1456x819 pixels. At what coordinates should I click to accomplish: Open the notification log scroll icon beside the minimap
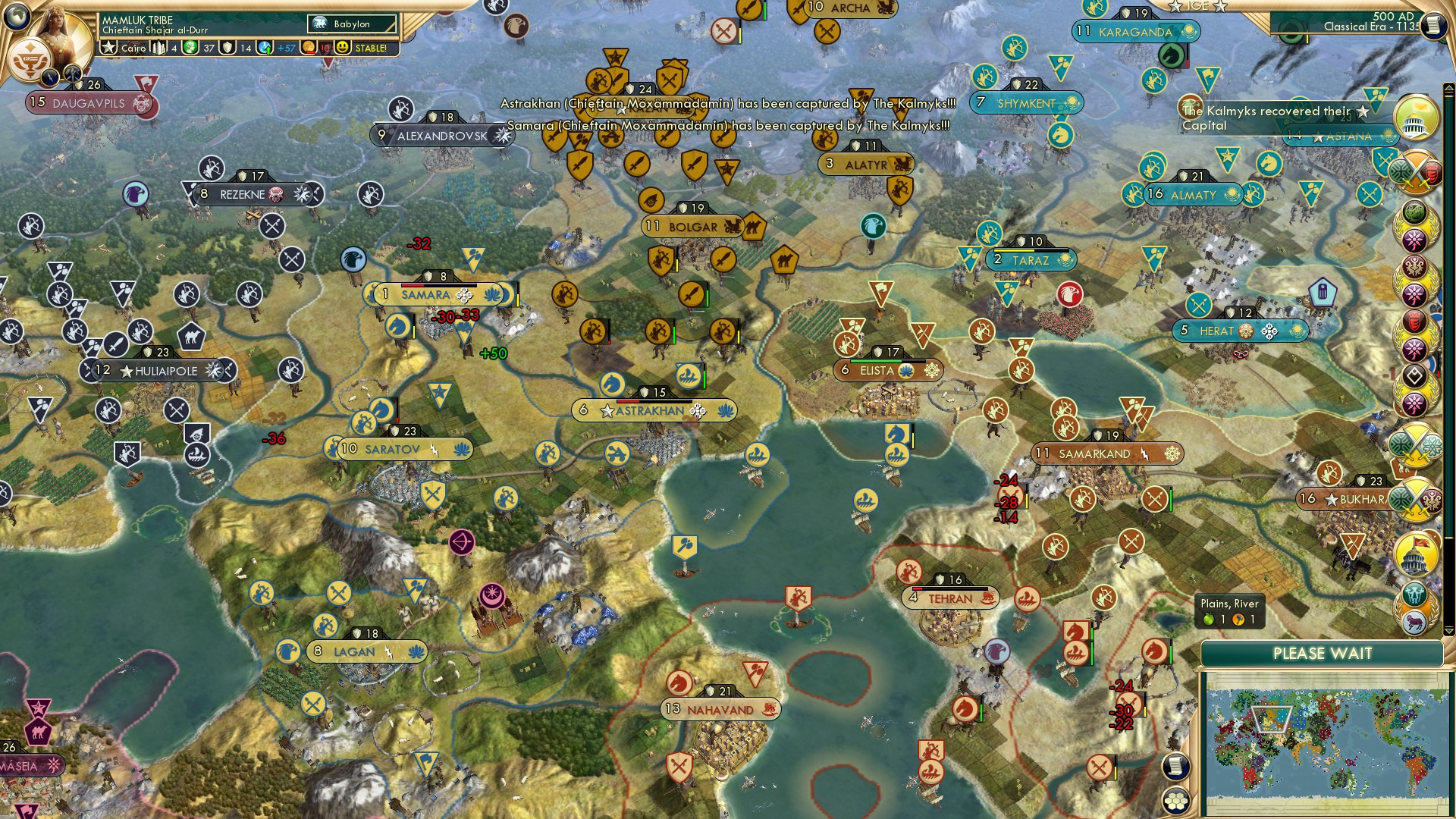pos(1175,767)
